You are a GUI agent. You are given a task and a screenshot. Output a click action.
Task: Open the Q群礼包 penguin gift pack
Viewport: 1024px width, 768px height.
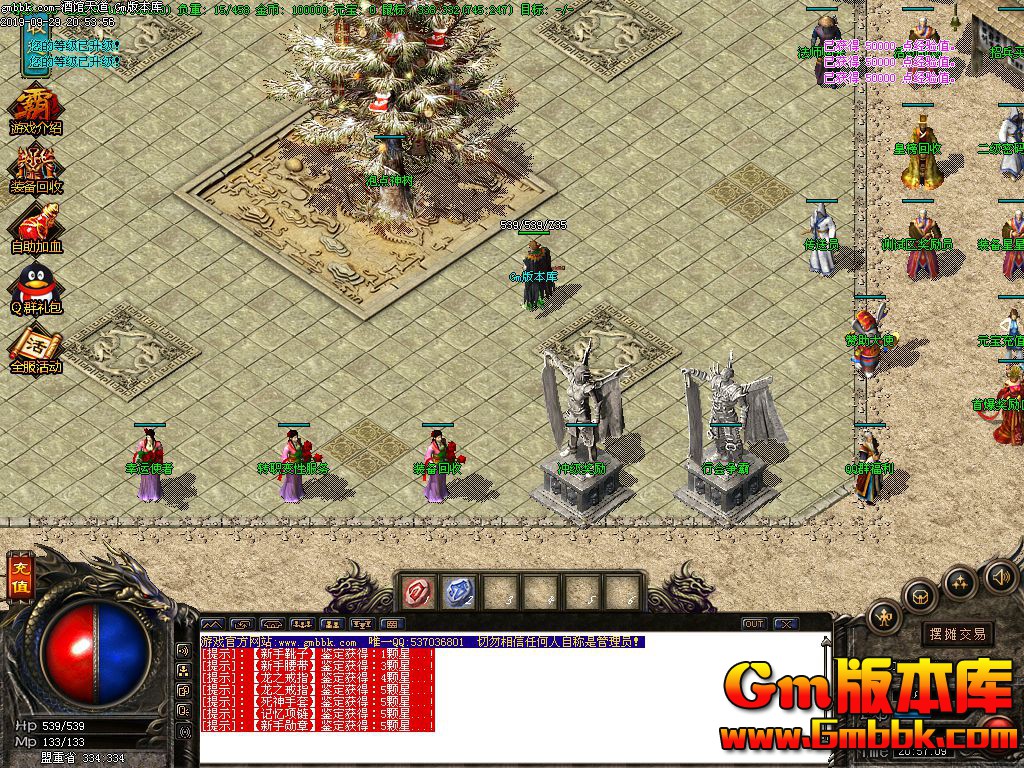click(36, 287)
